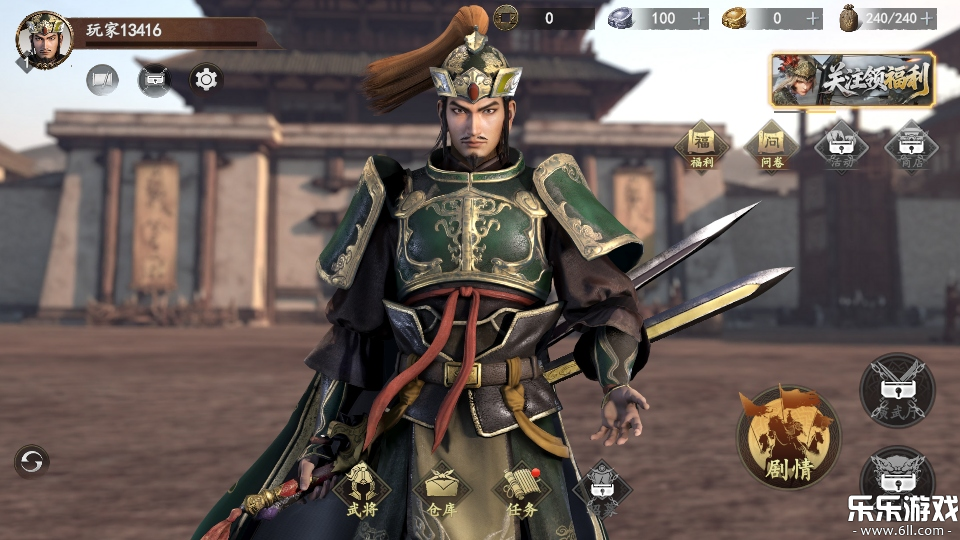The height and width of the screenshot is (540, 960).
Task: Start the 剧情 story mode
Action: tap(788, 437)
